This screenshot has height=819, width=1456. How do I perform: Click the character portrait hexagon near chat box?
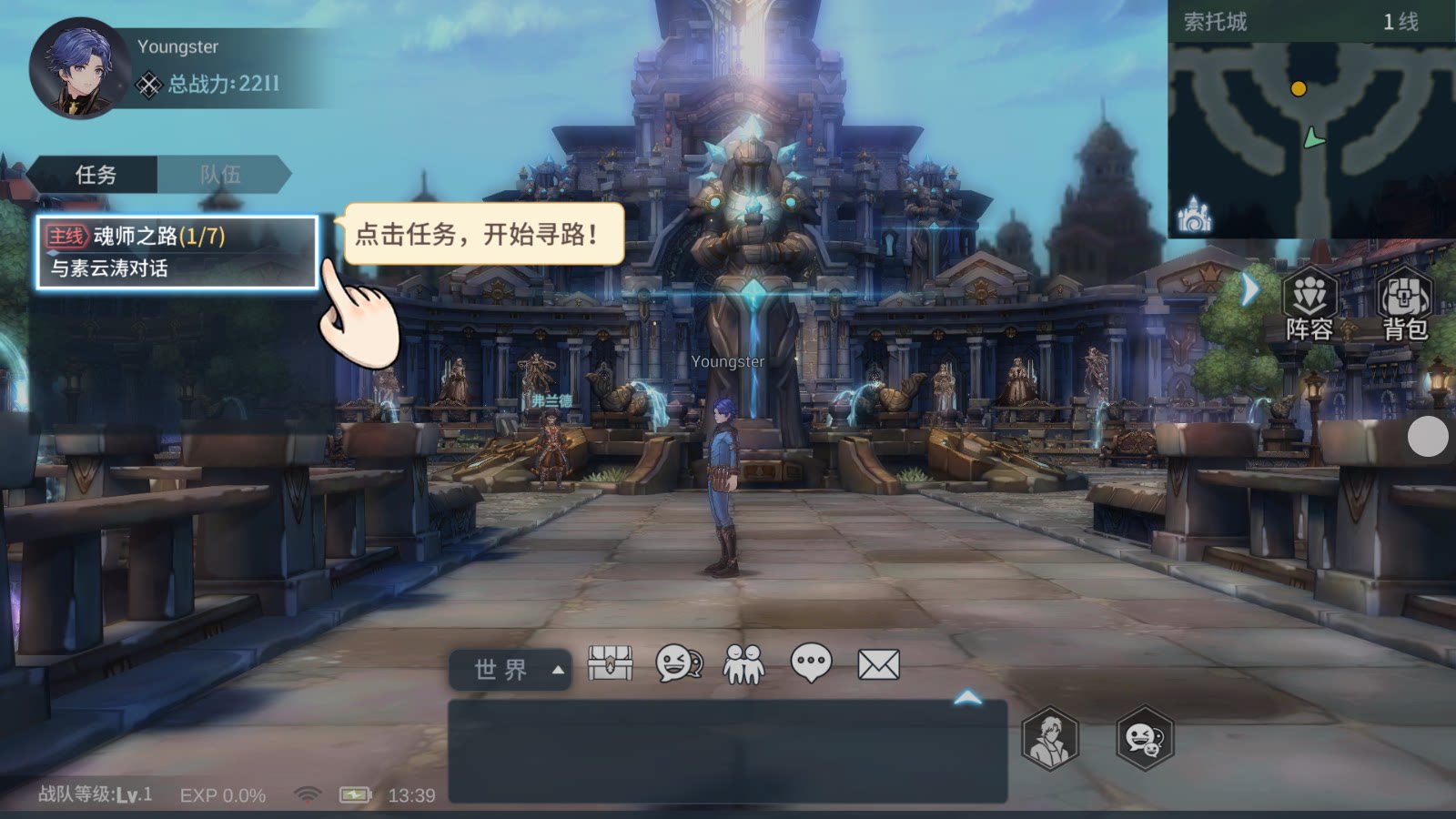1048,740
